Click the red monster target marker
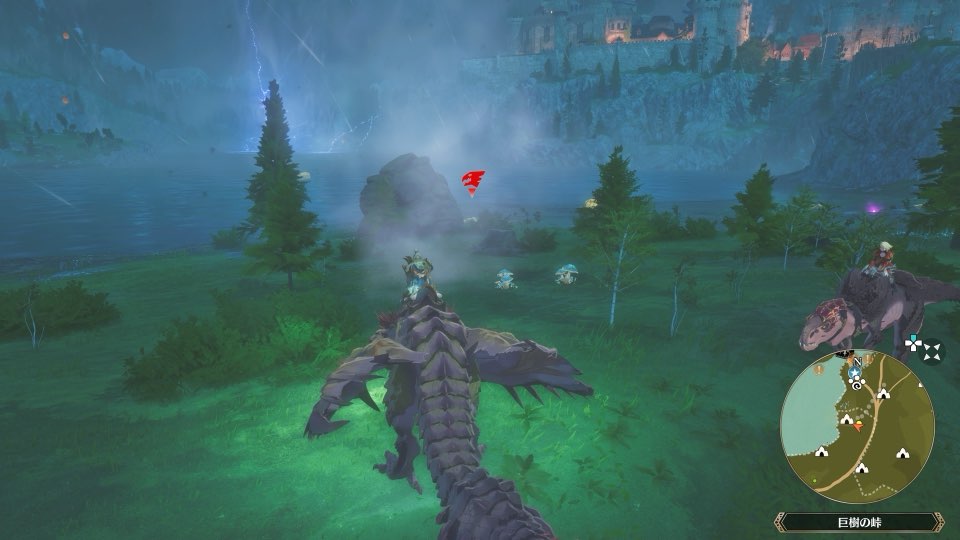Image resolution: width=960 pixels, height=540 pixels. tap(472, 182)
